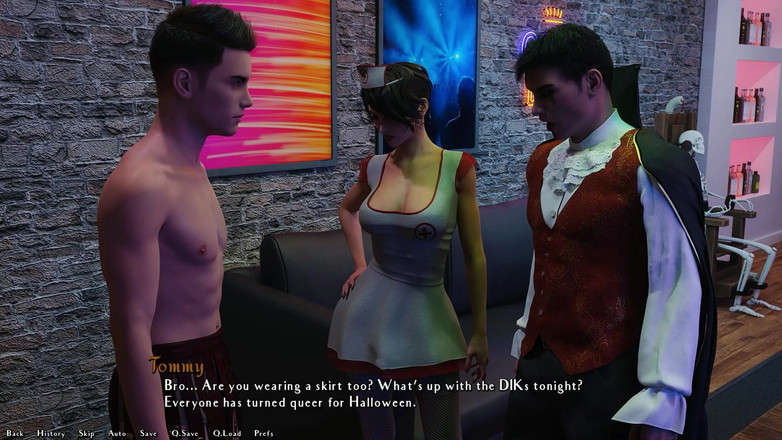Quick save with Q.Save
The width and height of the screenshot is (782, 440).
[184, 433]
